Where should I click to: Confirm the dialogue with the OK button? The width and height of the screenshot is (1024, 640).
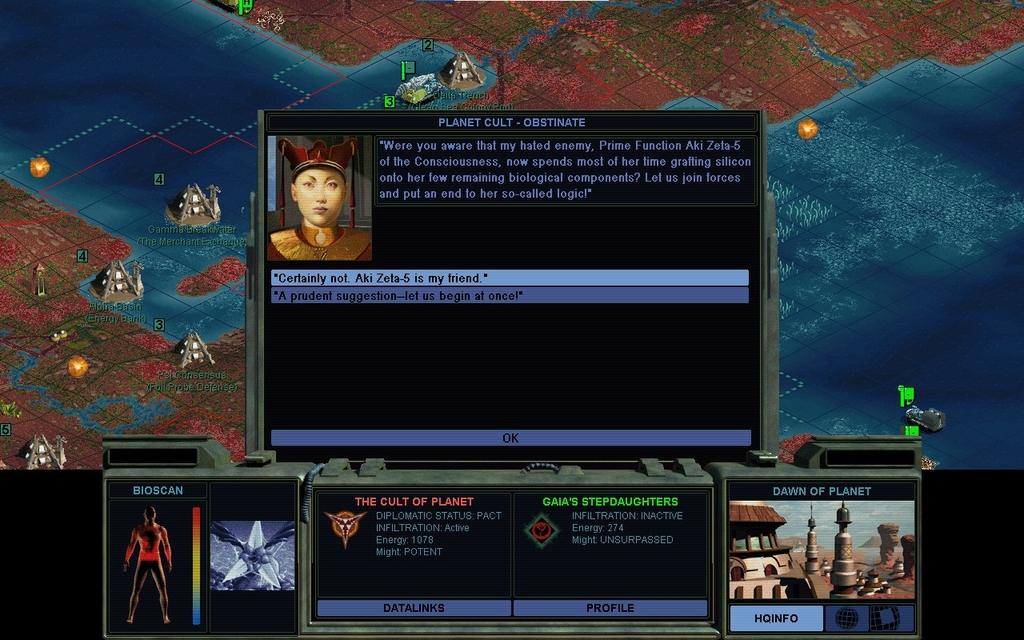(x=510, y=438)
